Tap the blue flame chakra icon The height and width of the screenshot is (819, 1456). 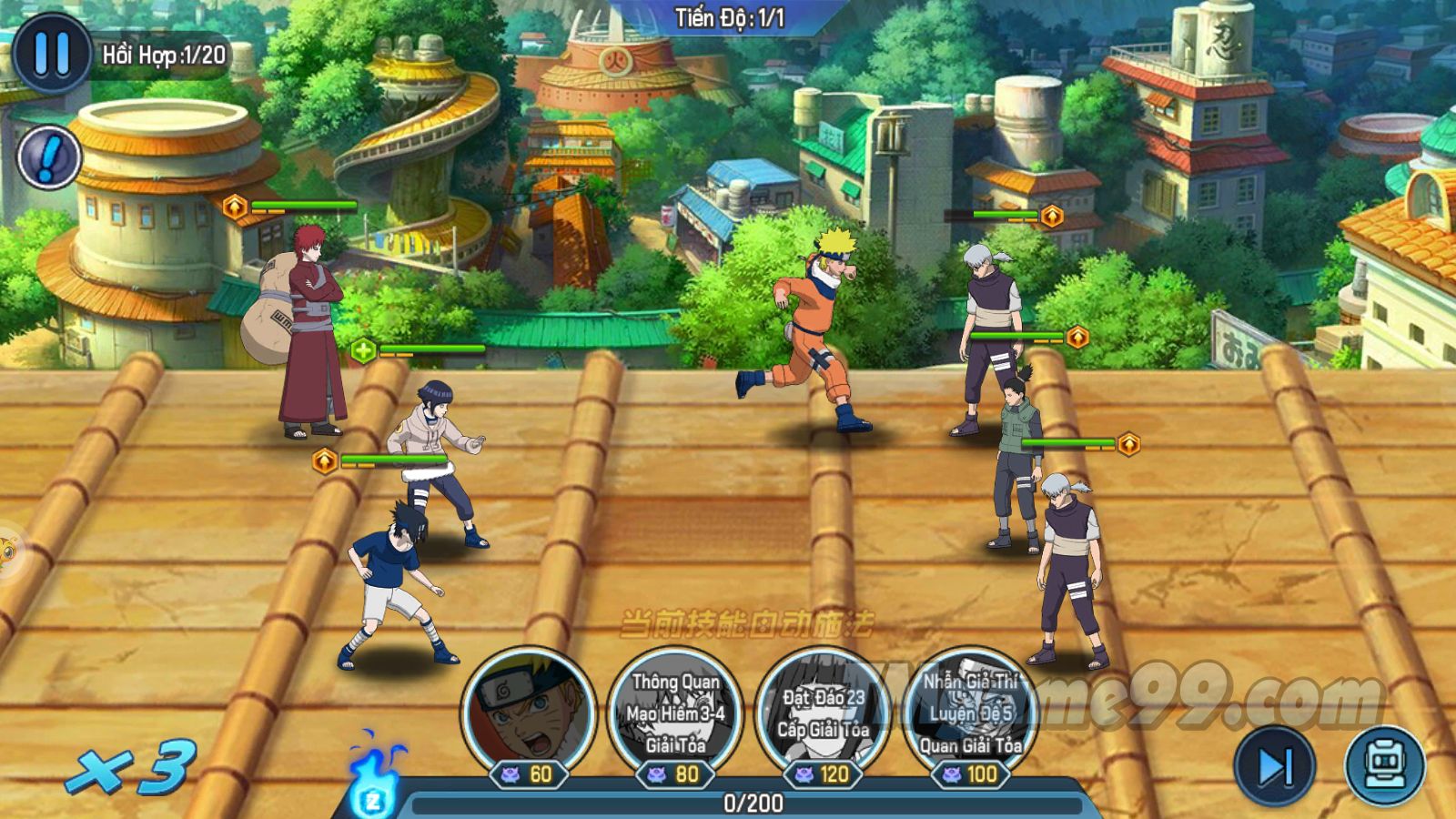tap(375, 781)
